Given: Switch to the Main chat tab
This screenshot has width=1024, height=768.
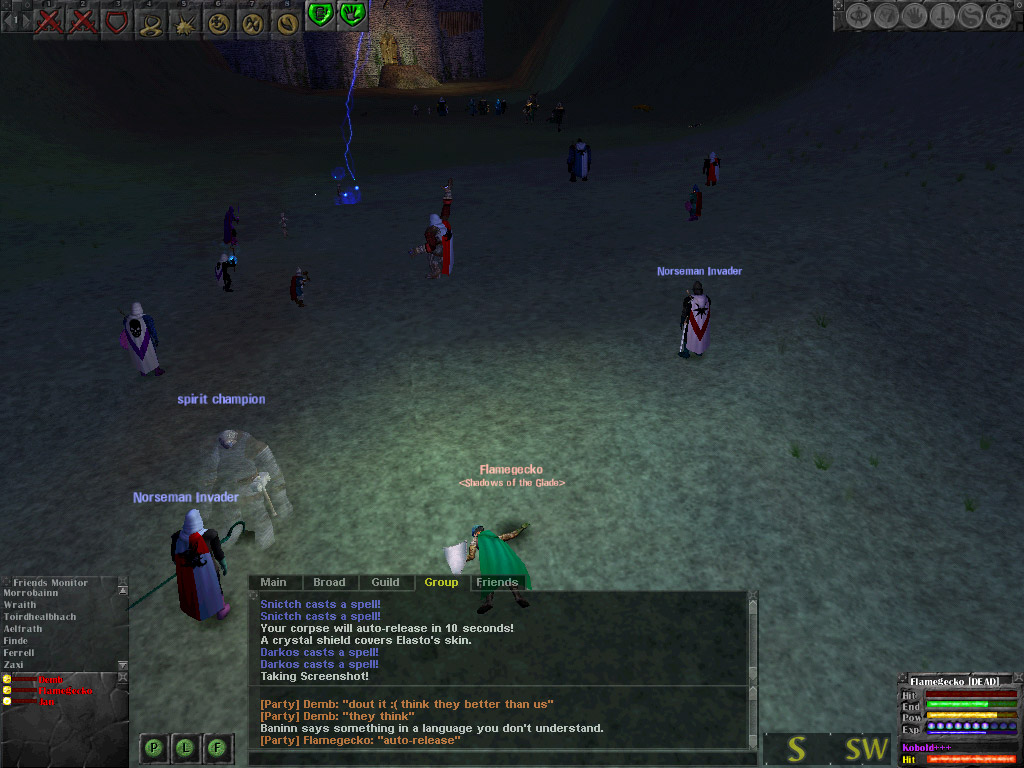Looking at the screenshot, I should point(273,582).
